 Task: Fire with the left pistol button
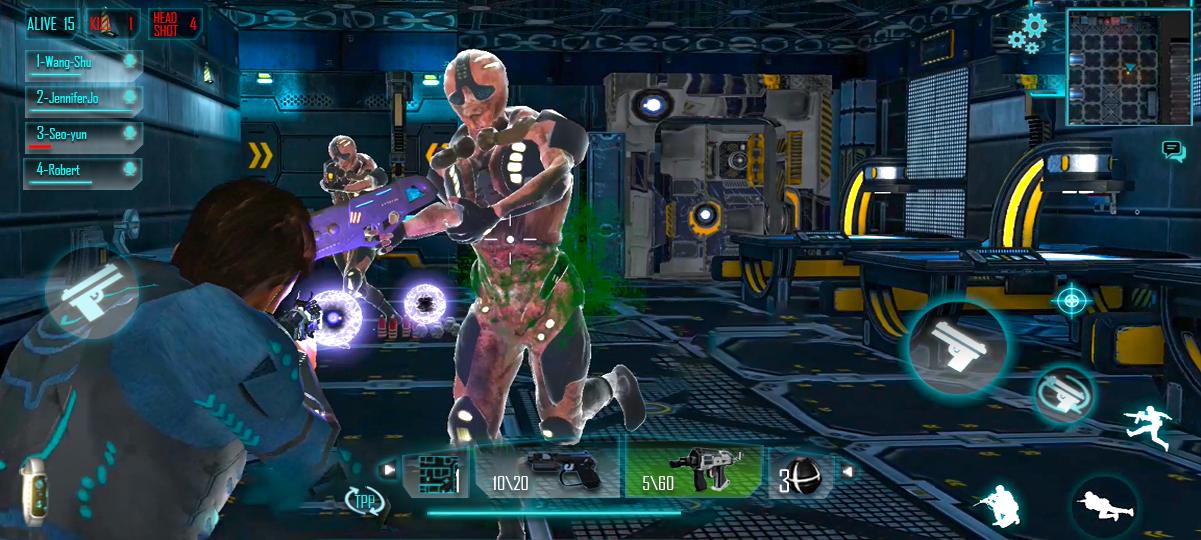90,294
